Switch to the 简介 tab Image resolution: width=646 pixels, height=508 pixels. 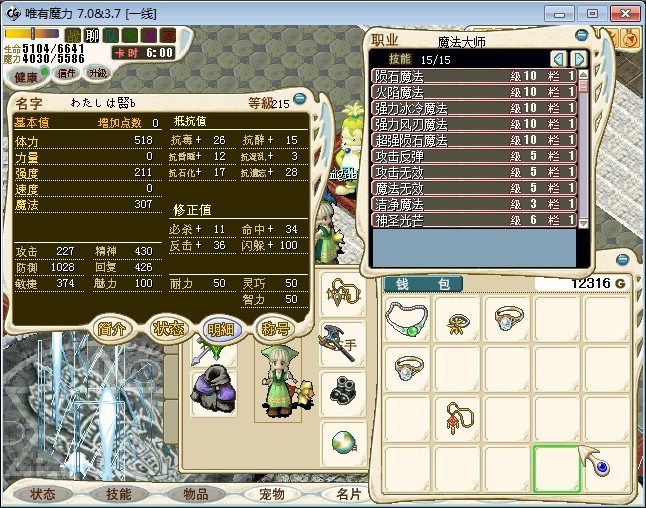(x=111, y=329)
